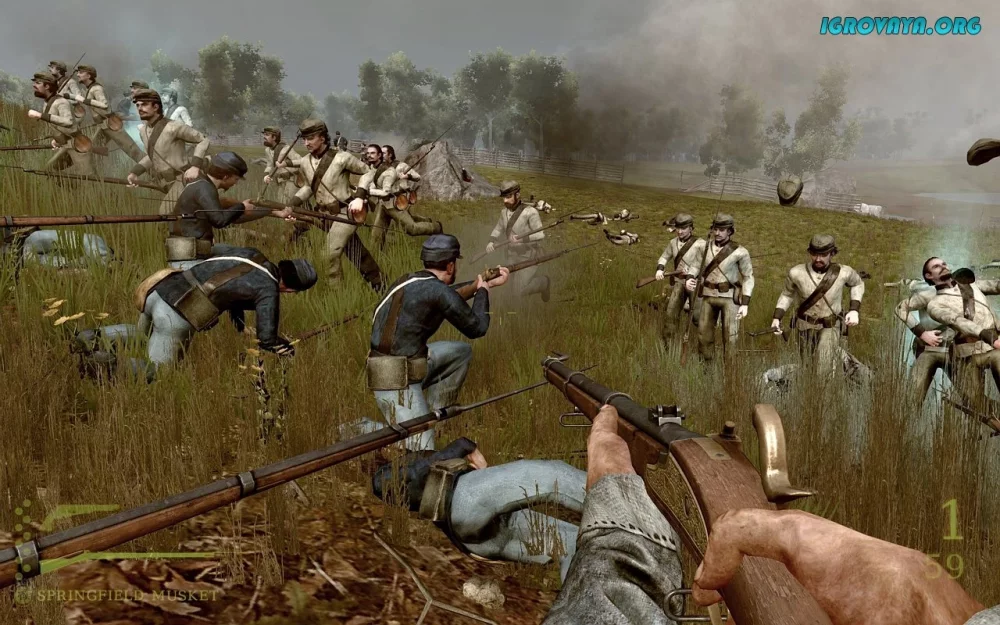This screenshot has height=625, width=1000.
Task: Click the Springfield Musket weapon label
Action: point(125,595)
